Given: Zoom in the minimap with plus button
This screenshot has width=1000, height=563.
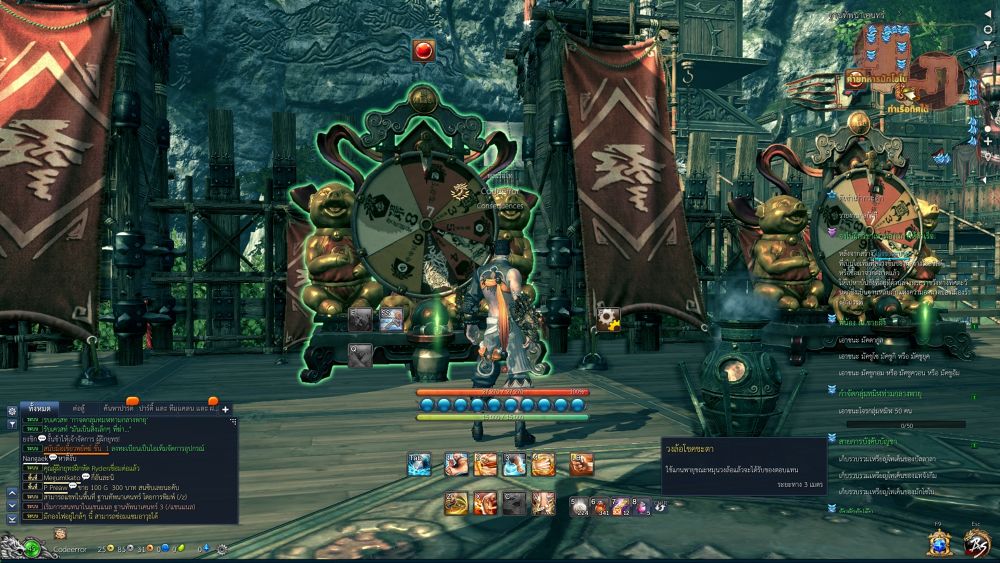Looking at the screenshot, I should click(x=987, y=142).
